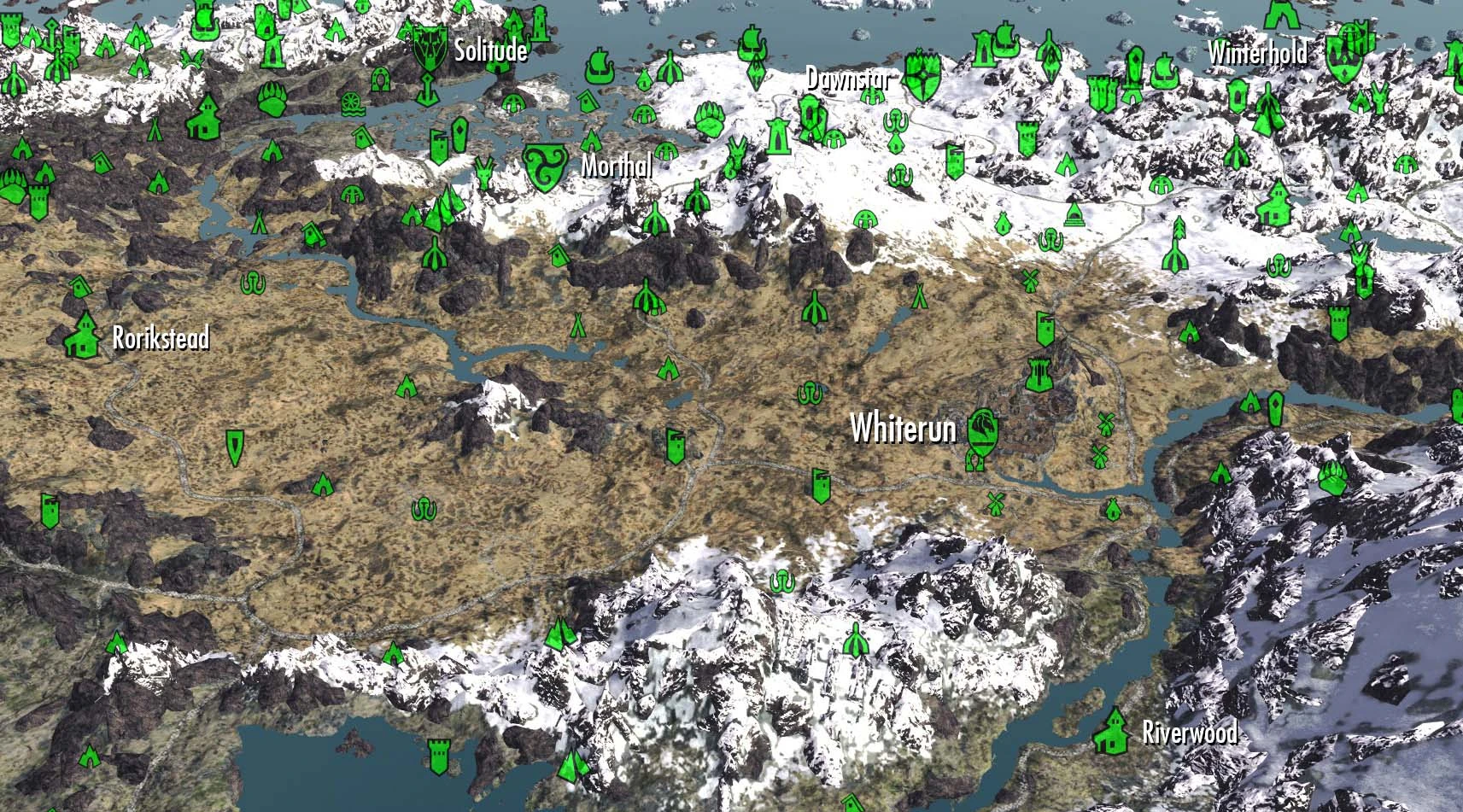Viewport: 1463px width, 812px height.
Task: Click the Riverwood label text
Action: pos(1192,732)
